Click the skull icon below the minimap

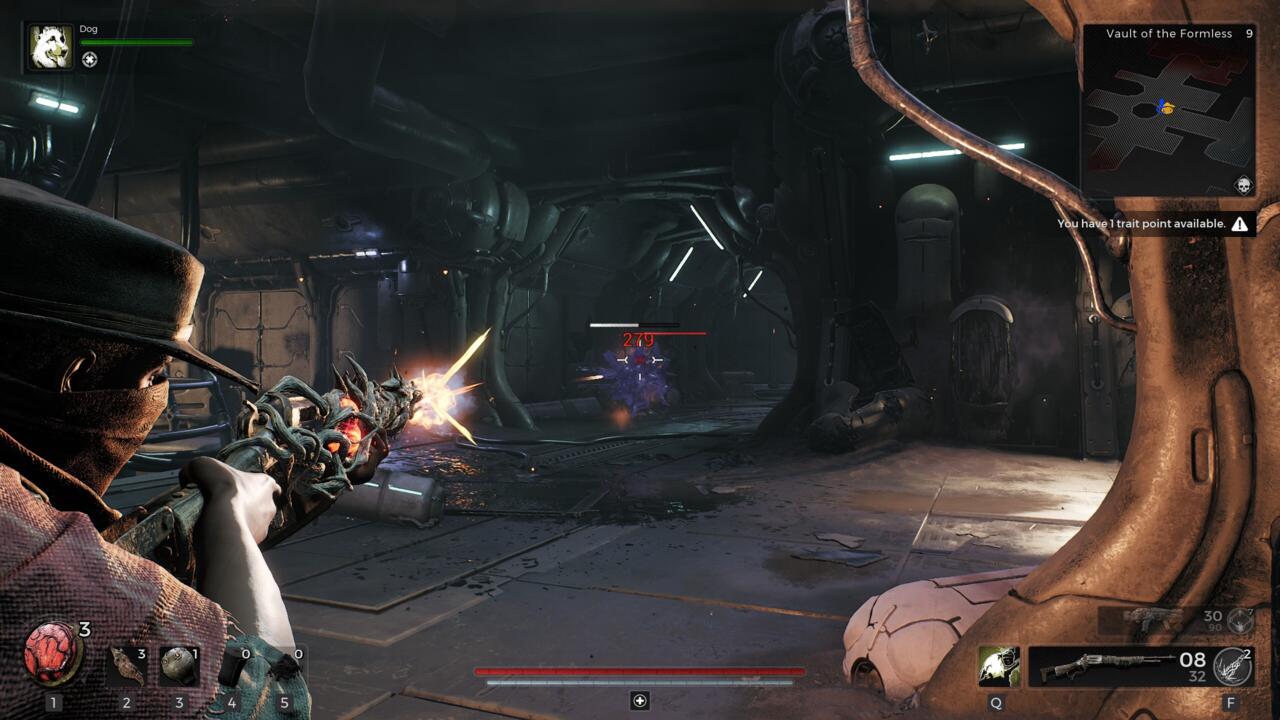(x=1243, y=186)
